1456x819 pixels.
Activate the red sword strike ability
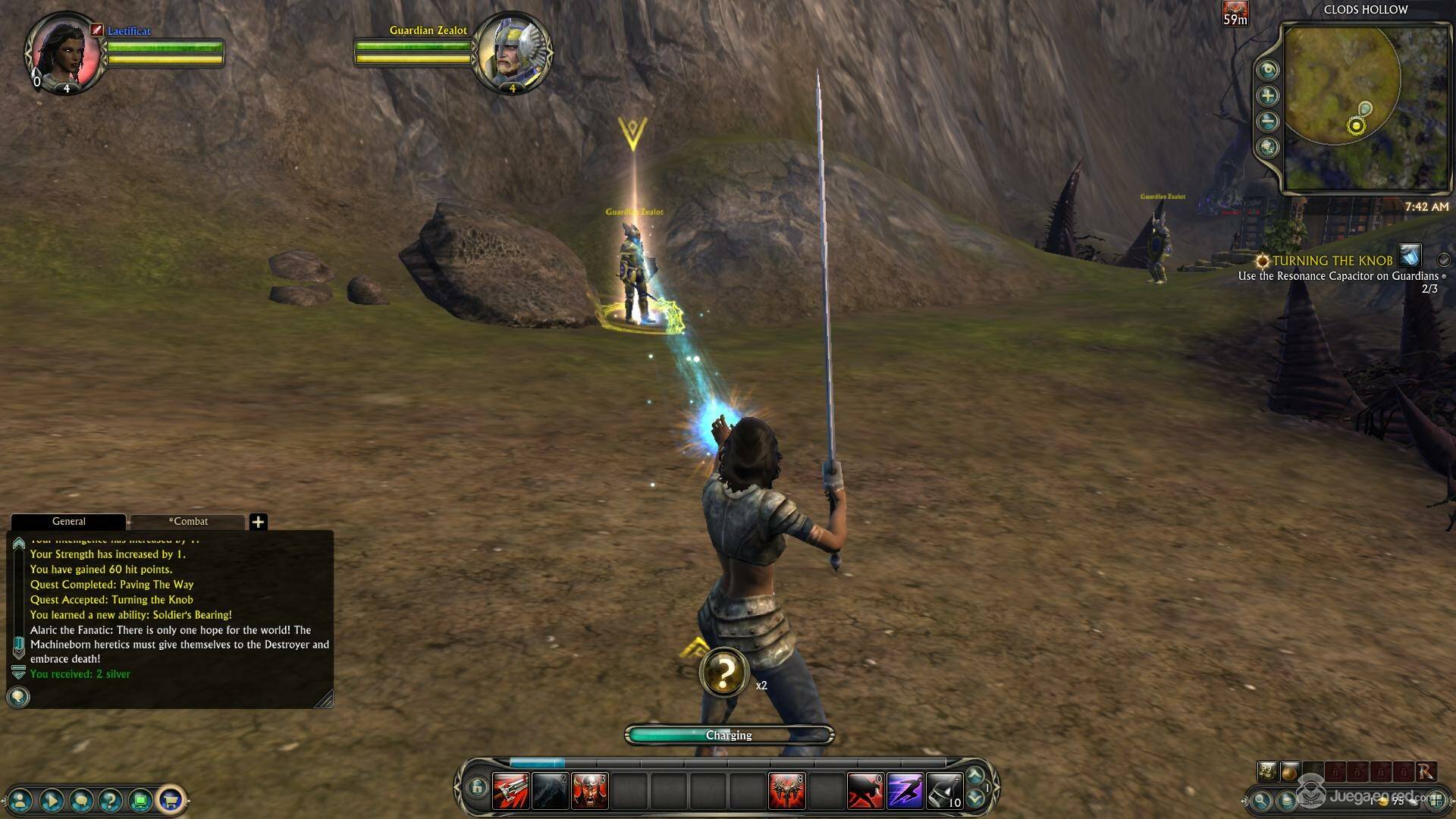510,791
